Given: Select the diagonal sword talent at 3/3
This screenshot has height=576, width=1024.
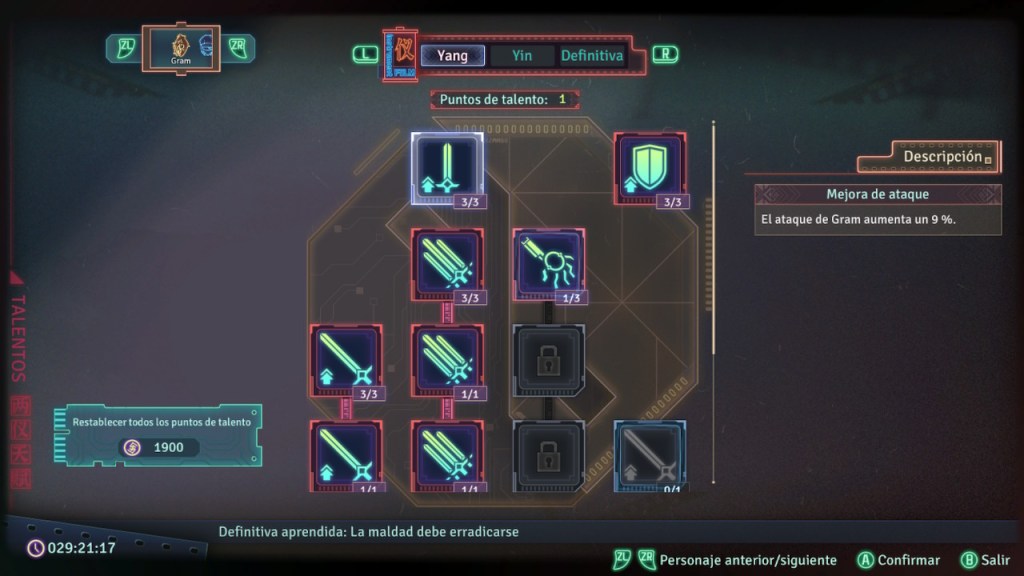Looking at the screenshot, I should (x=345, y=360).
